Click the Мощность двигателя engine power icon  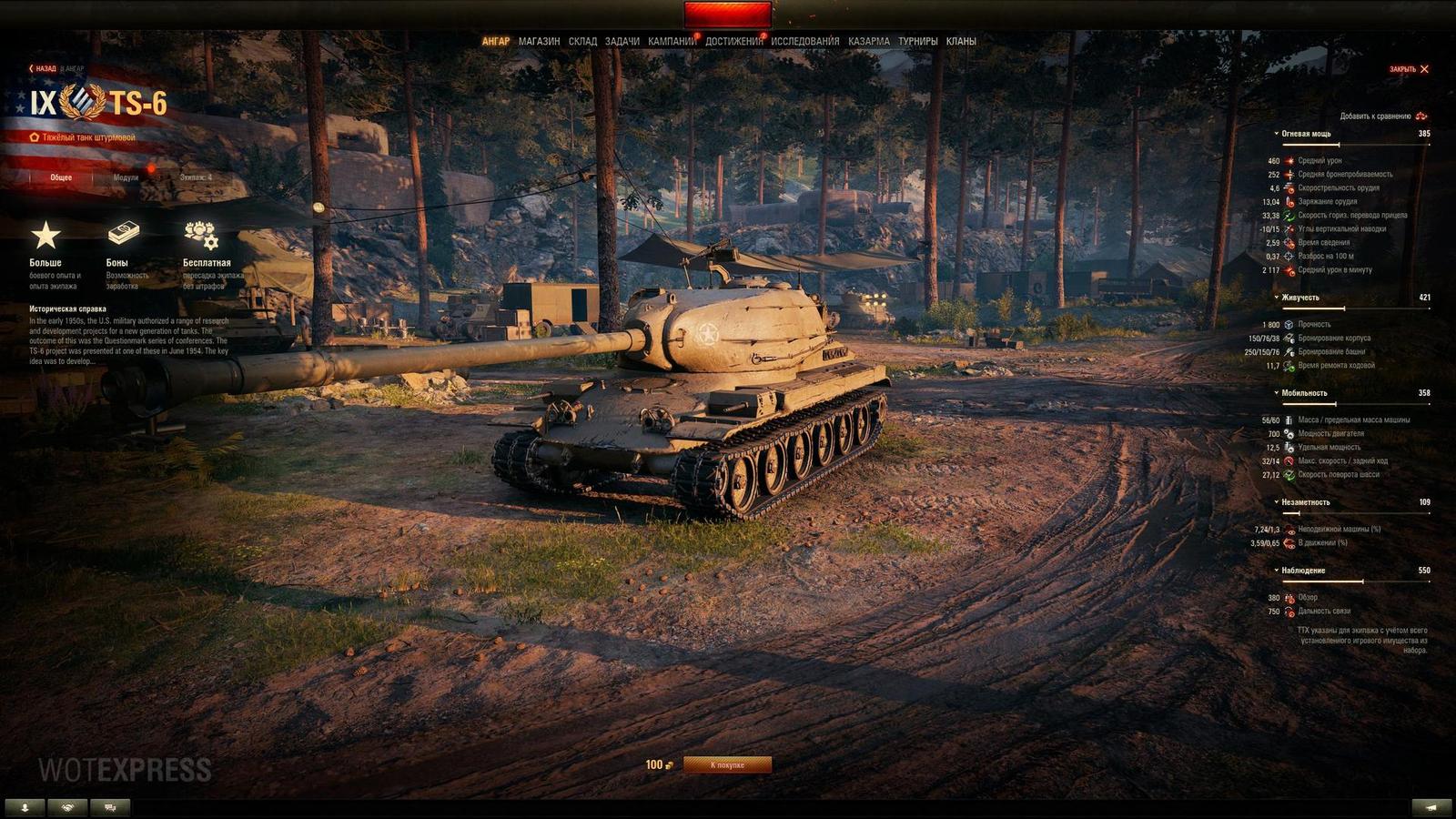coord(1289,436)
